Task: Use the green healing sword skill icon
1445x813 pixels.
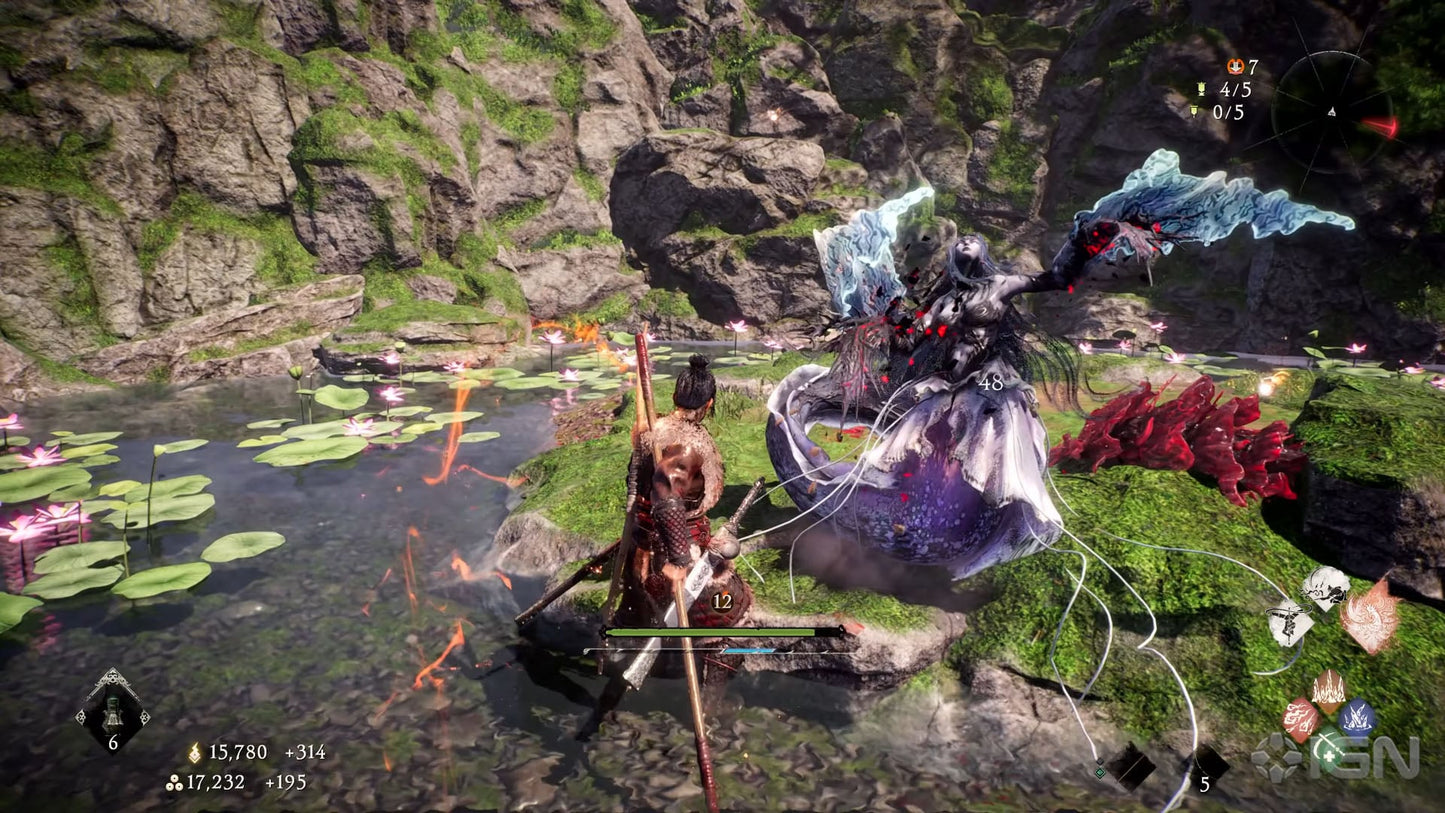Action: click(1330, 749)
